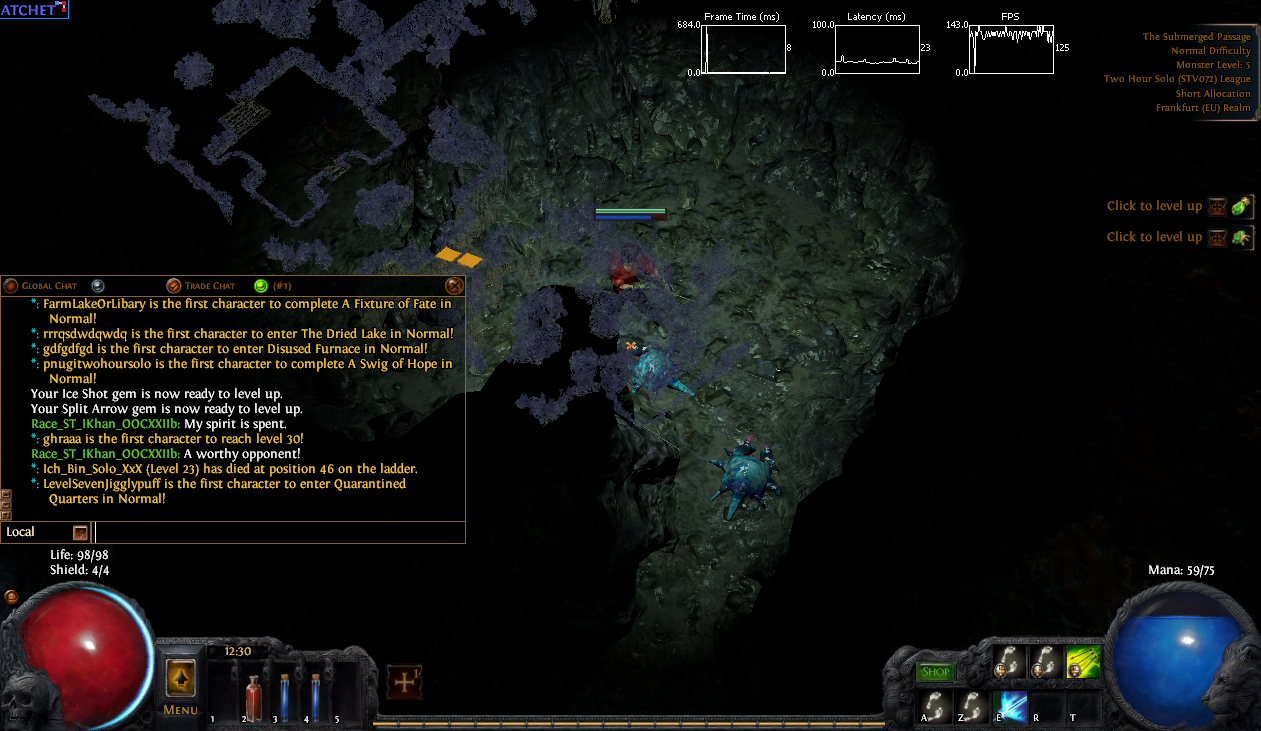Click the green channel #1 indicator
Image resolution: width=1261 pixels, height=731 pixels.
tap(261, 286)
